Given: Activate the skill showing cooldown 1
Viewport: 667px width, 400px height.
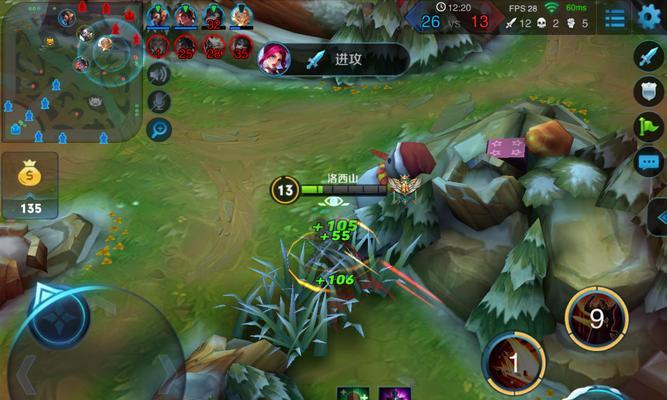Looking at the screenshot, I should (x=514, y=361).
